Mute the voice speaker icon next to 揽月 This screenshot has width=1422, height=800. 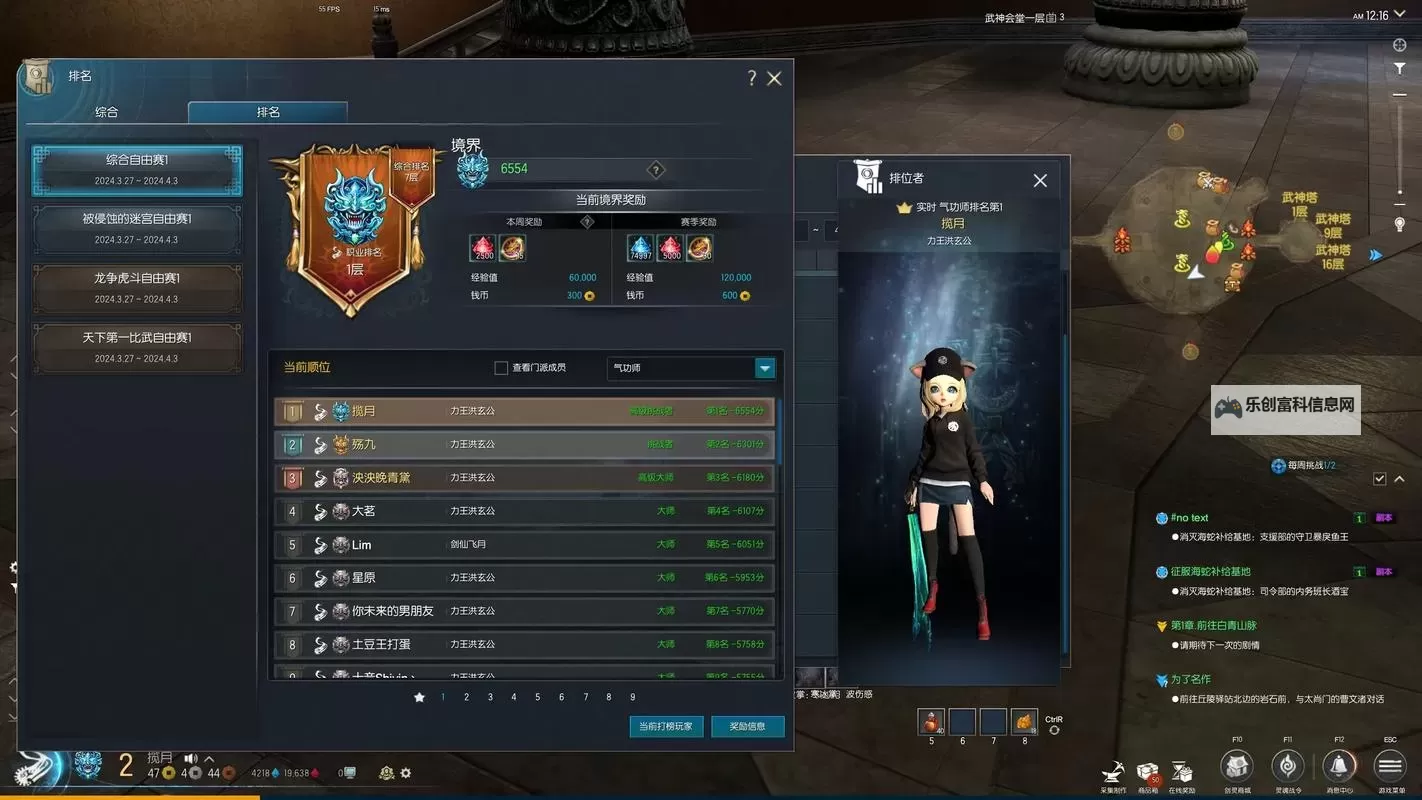click(x=191, y=760)
